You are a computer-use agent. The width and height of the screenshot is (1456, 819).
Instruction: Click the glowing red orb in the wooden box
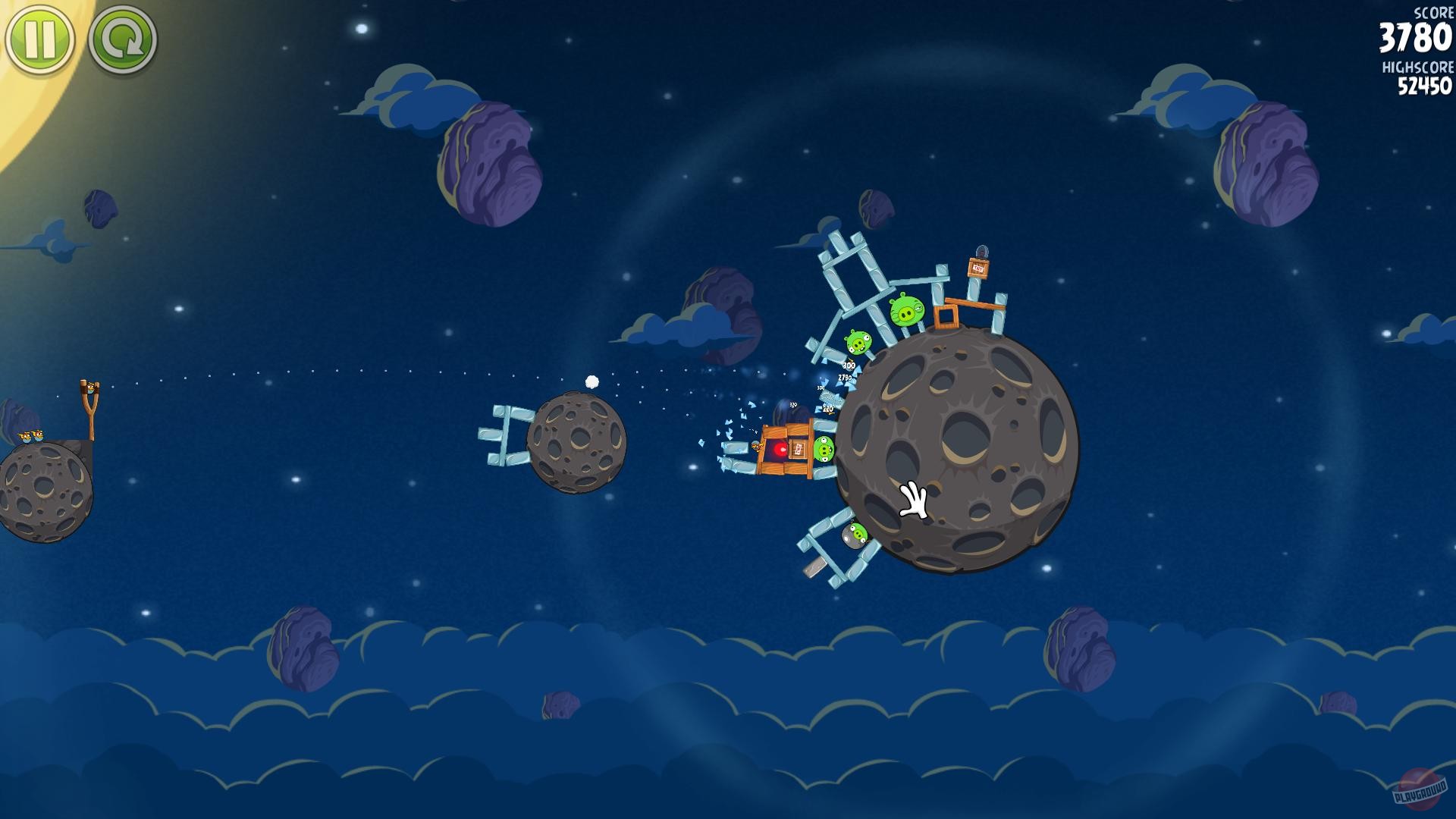tap(781, 449)
